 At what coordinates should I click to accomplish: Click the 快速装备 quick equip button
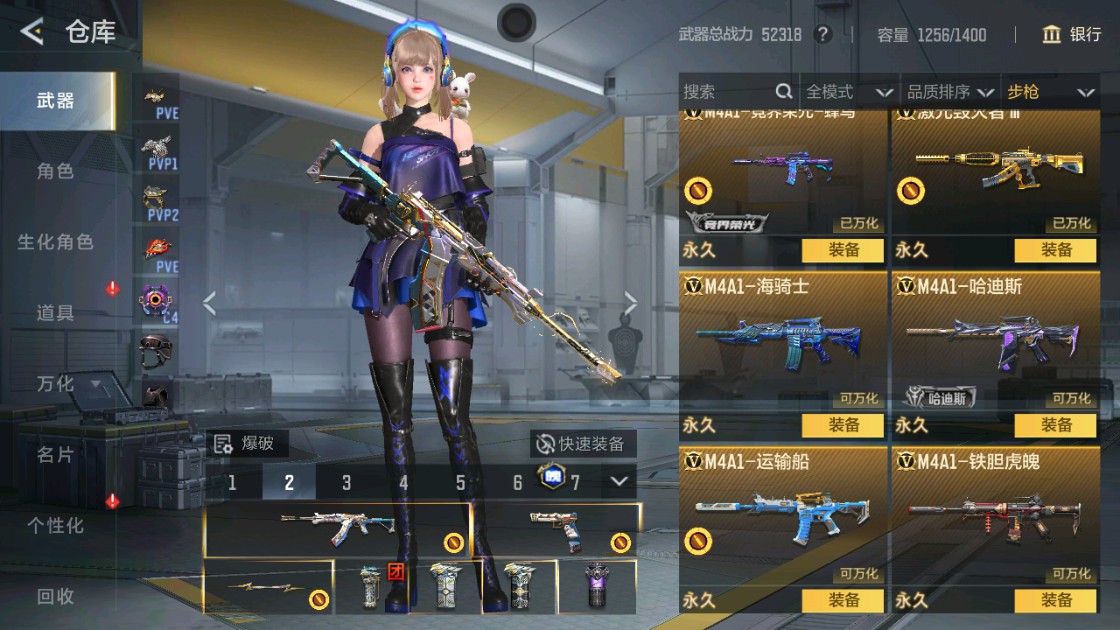pos(581,444)
